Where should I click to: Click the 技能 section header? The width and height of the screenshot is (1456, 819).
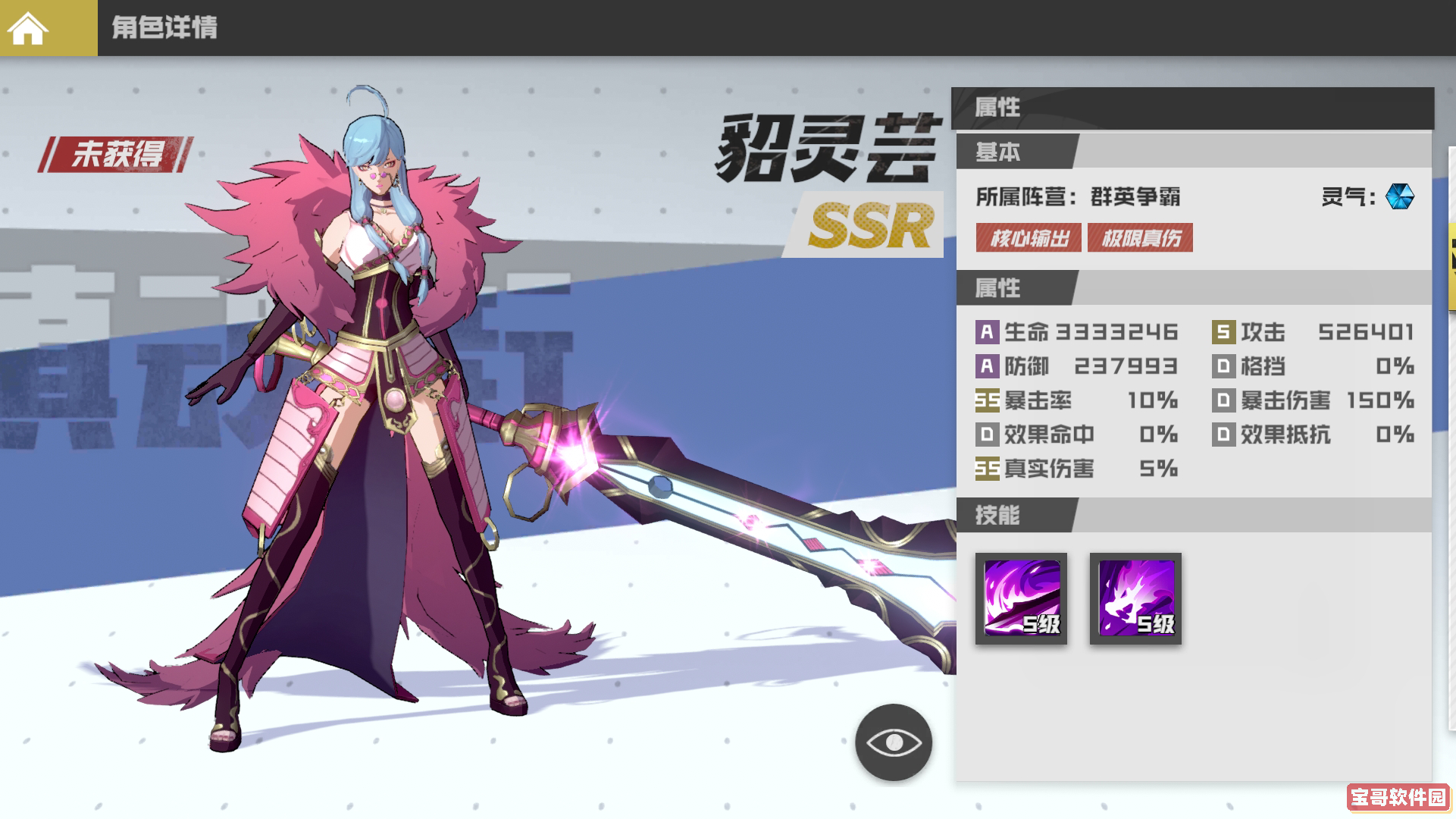(997, 516)
